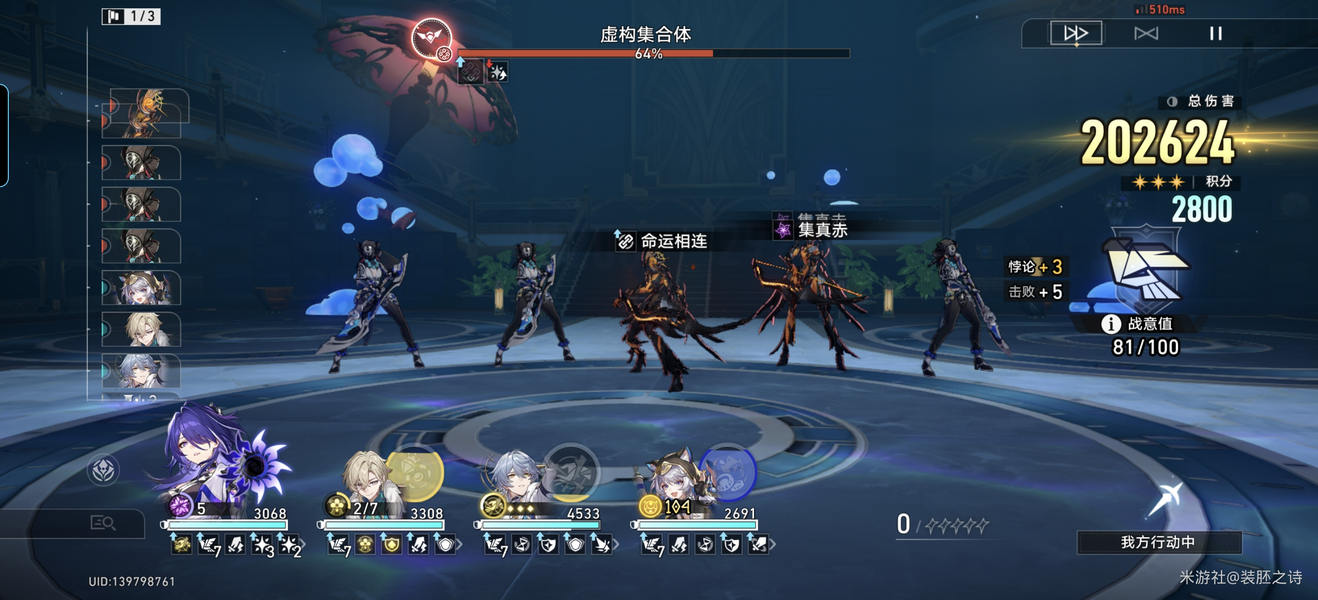Toggle the double-speed battle button
The width and height of the screenshot is (1318, 600).
pos(1076,33)
